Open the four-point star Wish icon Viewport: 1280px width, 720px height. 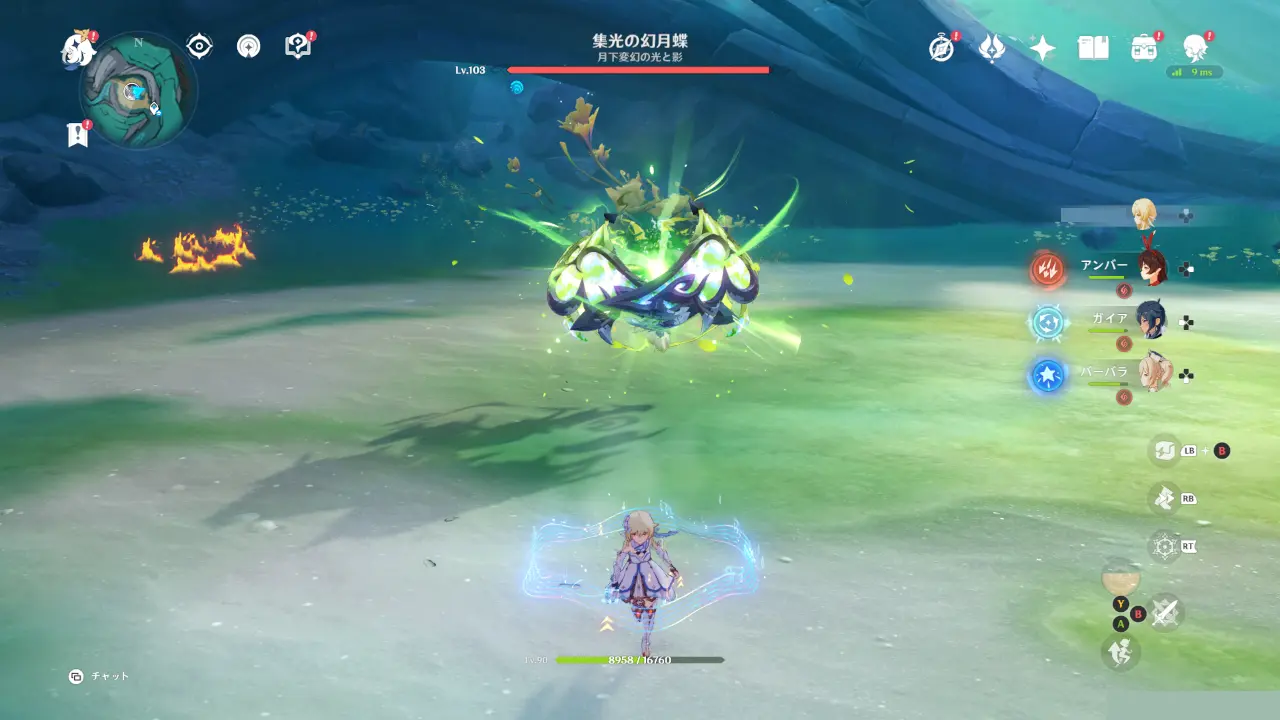[1043, 48]
